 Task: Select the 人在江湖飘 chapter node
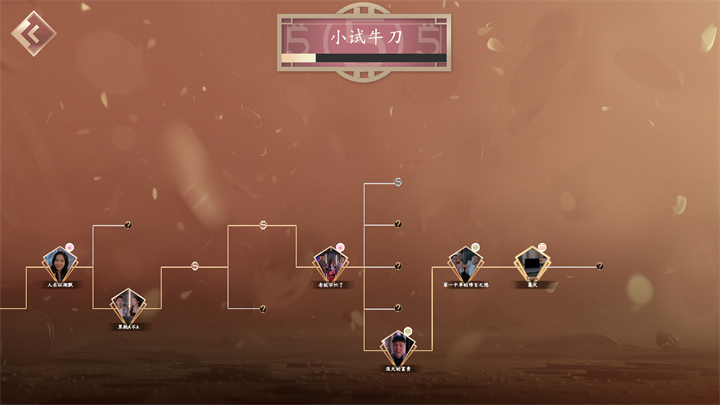click(60, 266)
